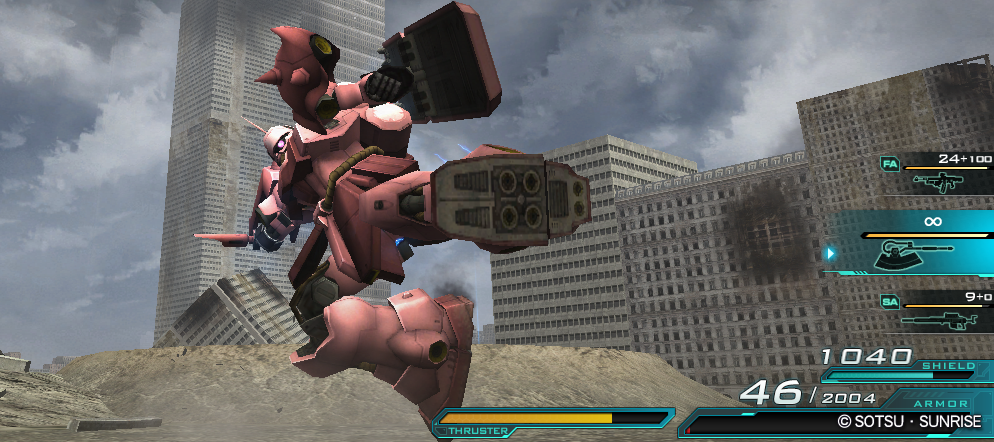Choose the heat hawk axe weapon
This screenshot has height=442, width=994.
click(915, 250)
